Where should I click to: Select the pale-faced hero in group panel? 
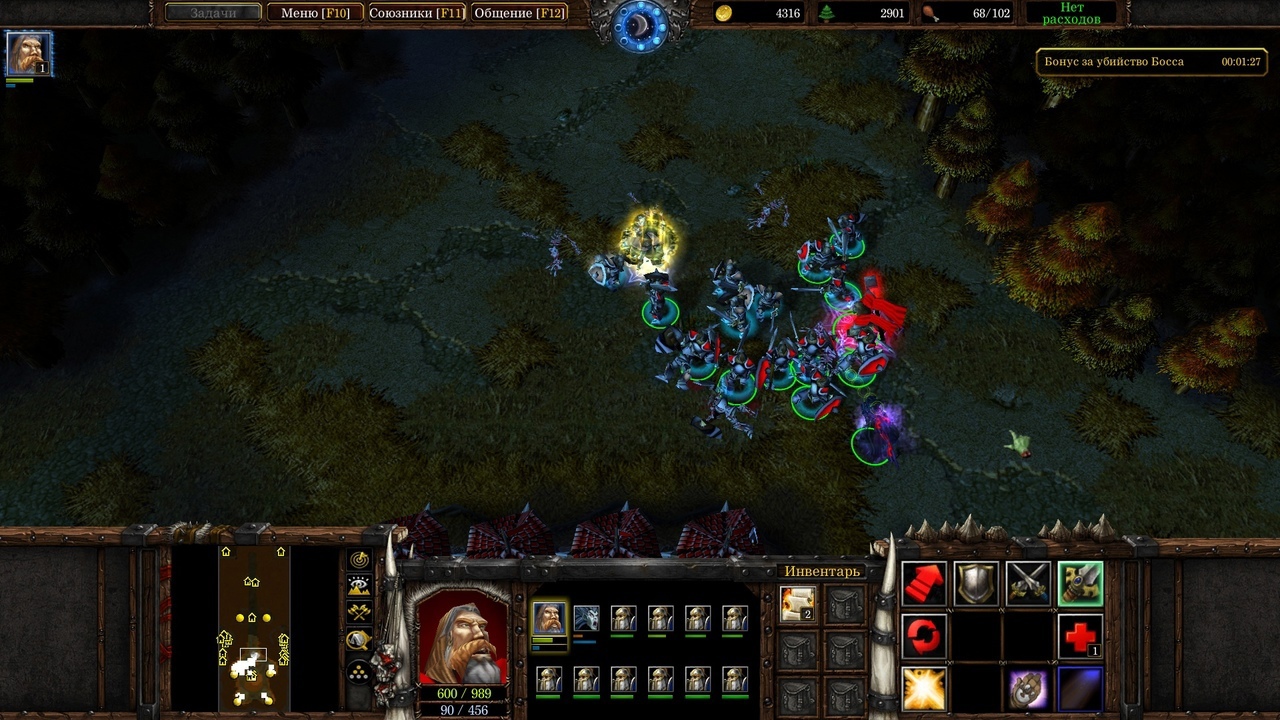(586, 619)
